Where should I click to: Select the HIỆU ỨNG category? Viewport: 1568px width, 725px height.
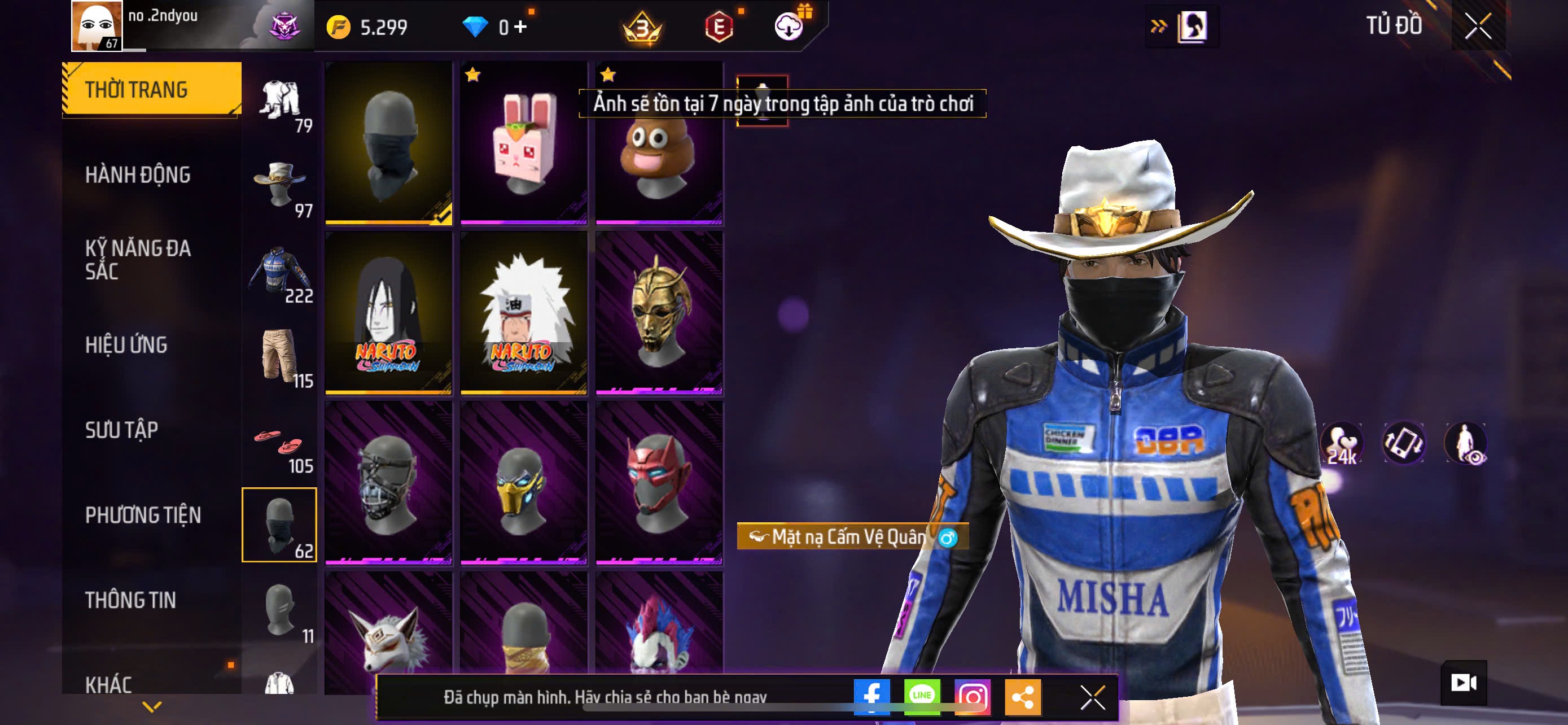pos(126,345)
